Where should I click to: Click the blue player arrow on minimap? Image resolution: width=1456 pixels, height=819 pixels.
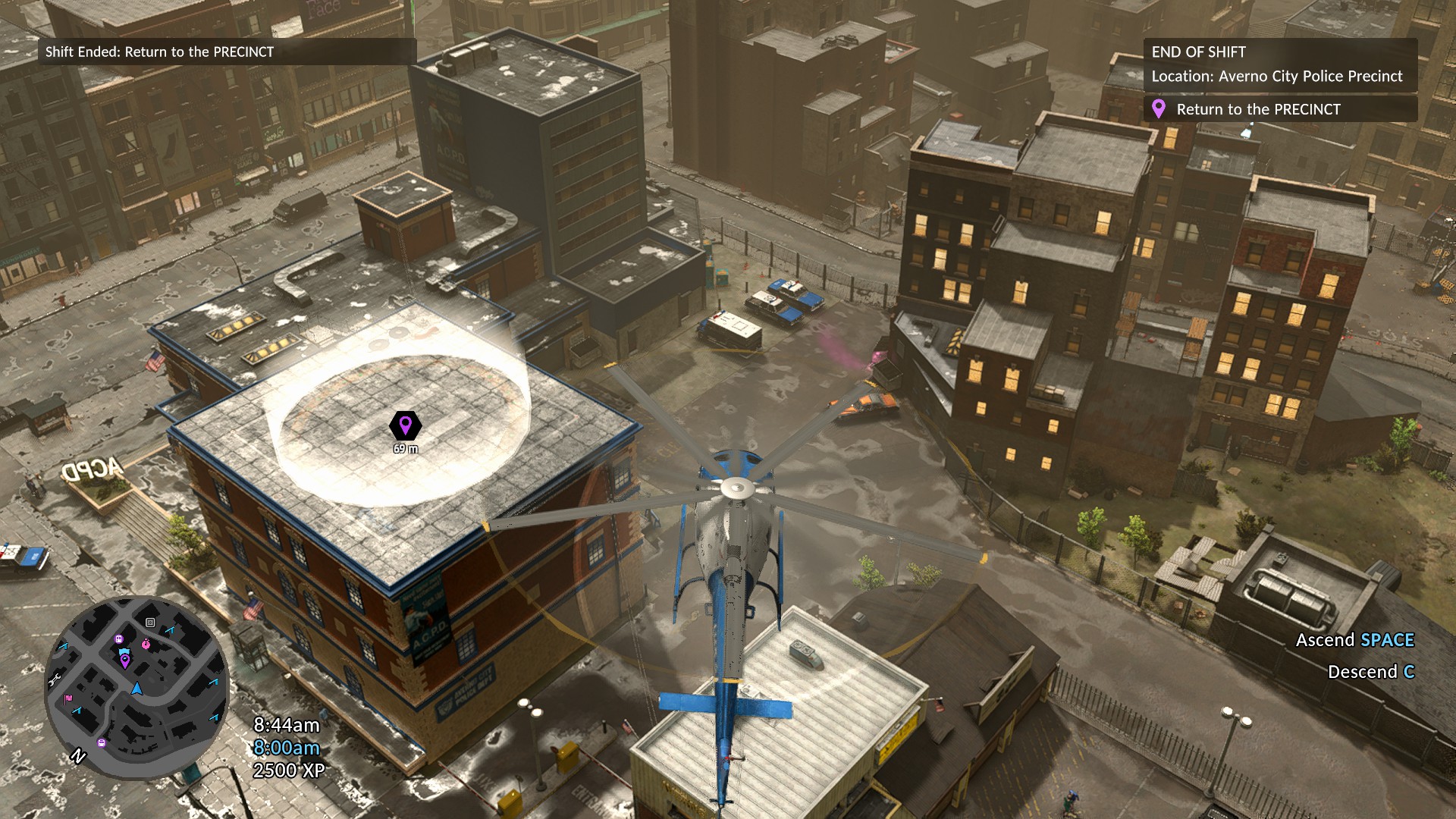pyautogui.click(x=136, y=689)
